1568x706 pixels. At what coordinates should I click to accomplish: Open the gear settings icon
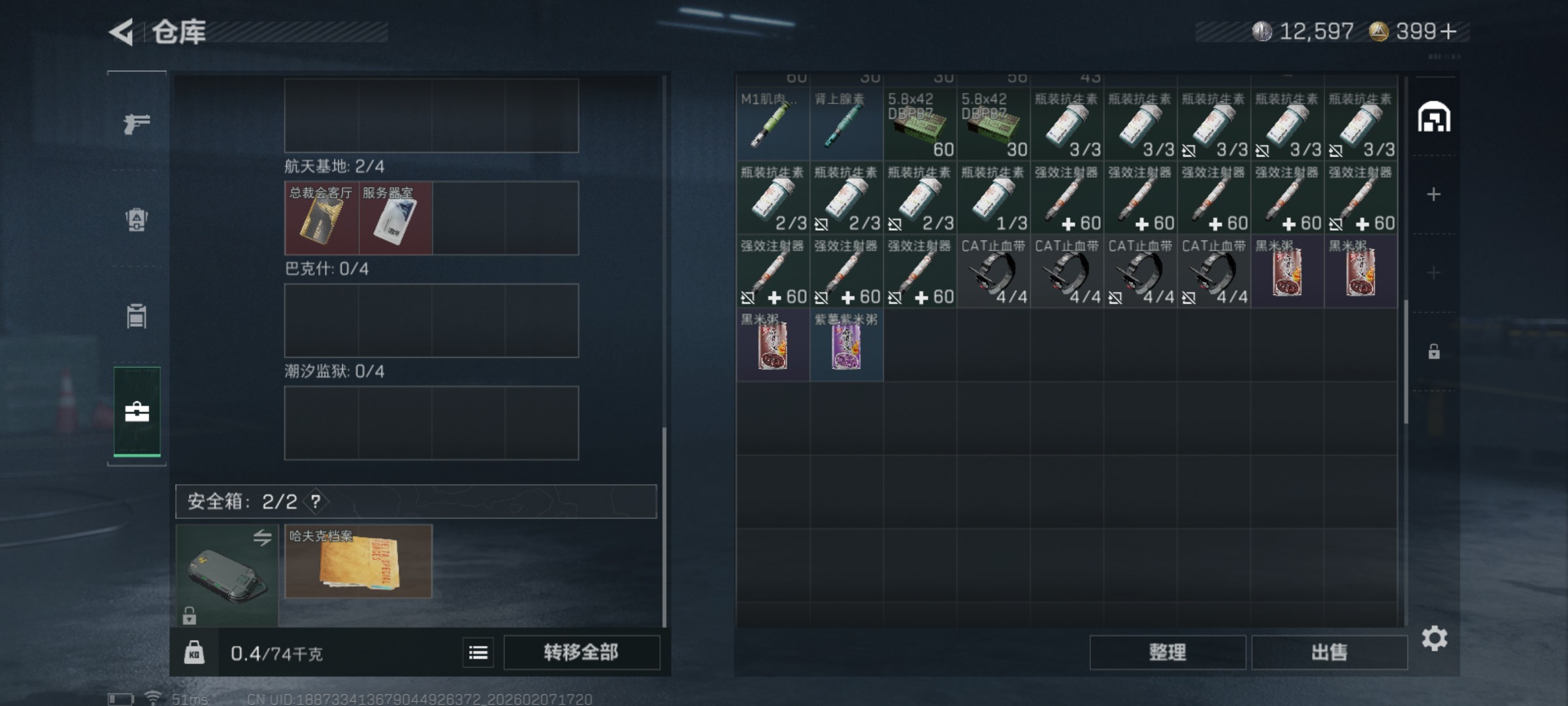(1434, 638)
